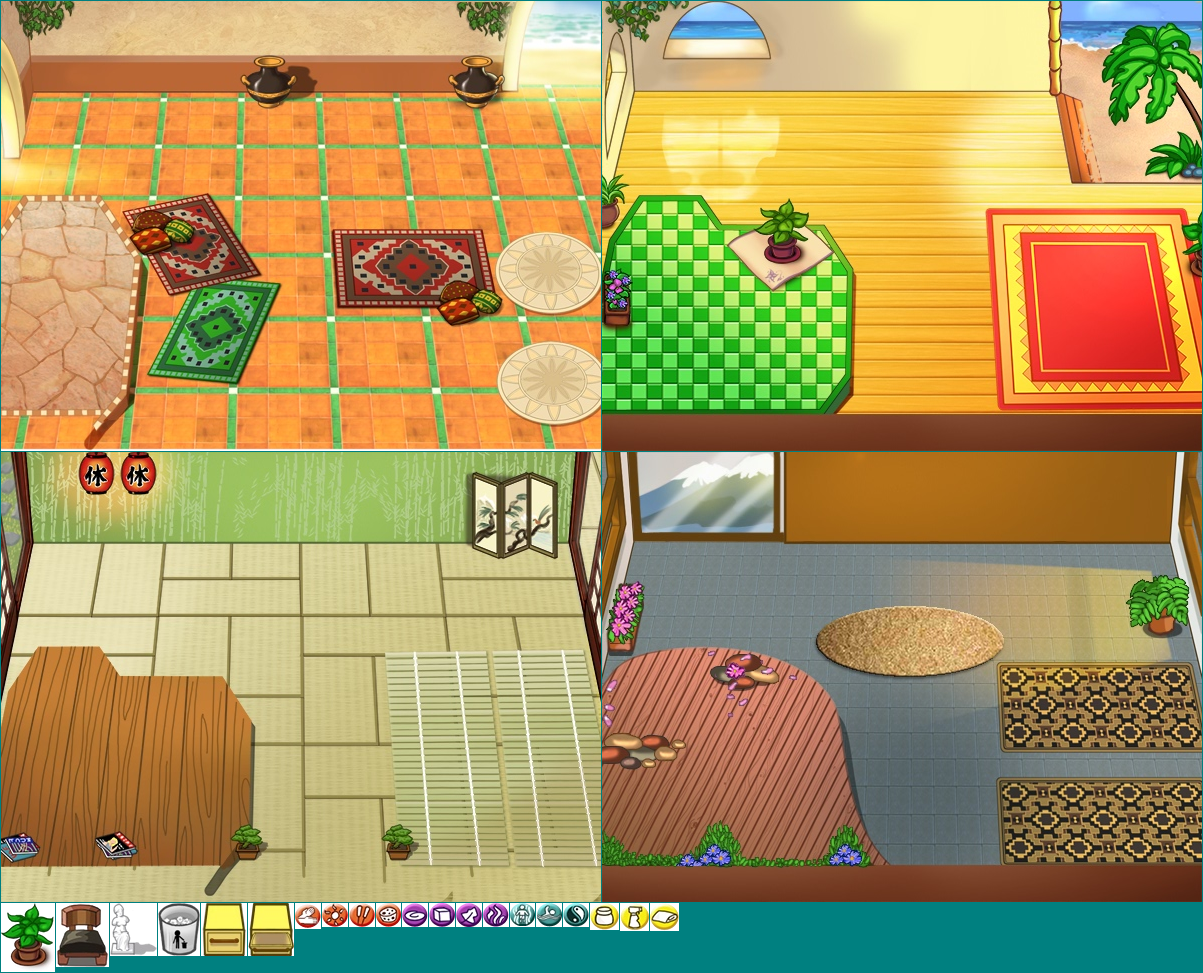Select the red sun icon
Screen dimensions: 1203x973
tap(333, 915)
